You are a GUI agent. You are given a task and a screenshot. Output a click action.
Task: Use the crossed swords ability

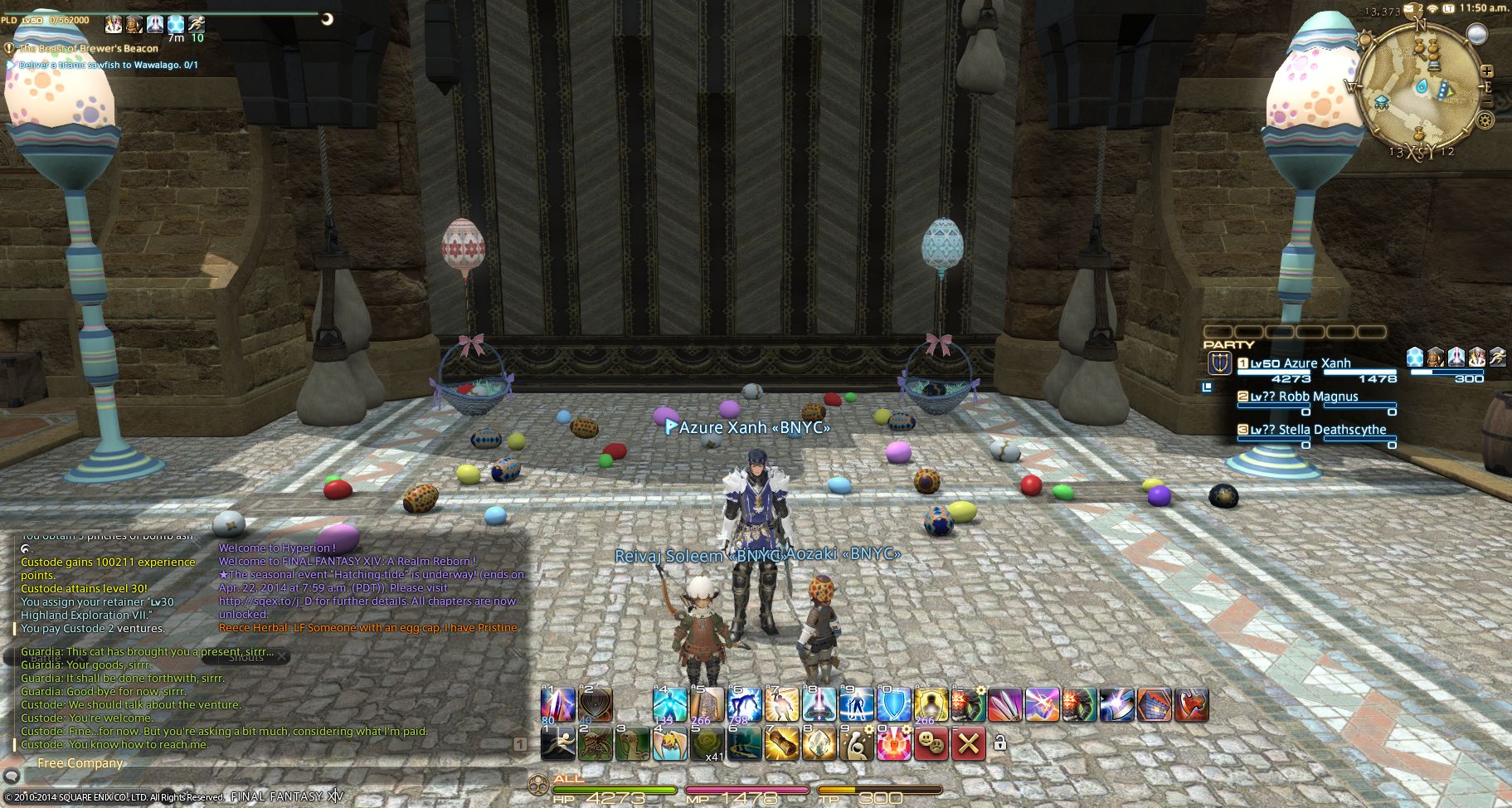pyautogui.click(x=1004, y=705)
